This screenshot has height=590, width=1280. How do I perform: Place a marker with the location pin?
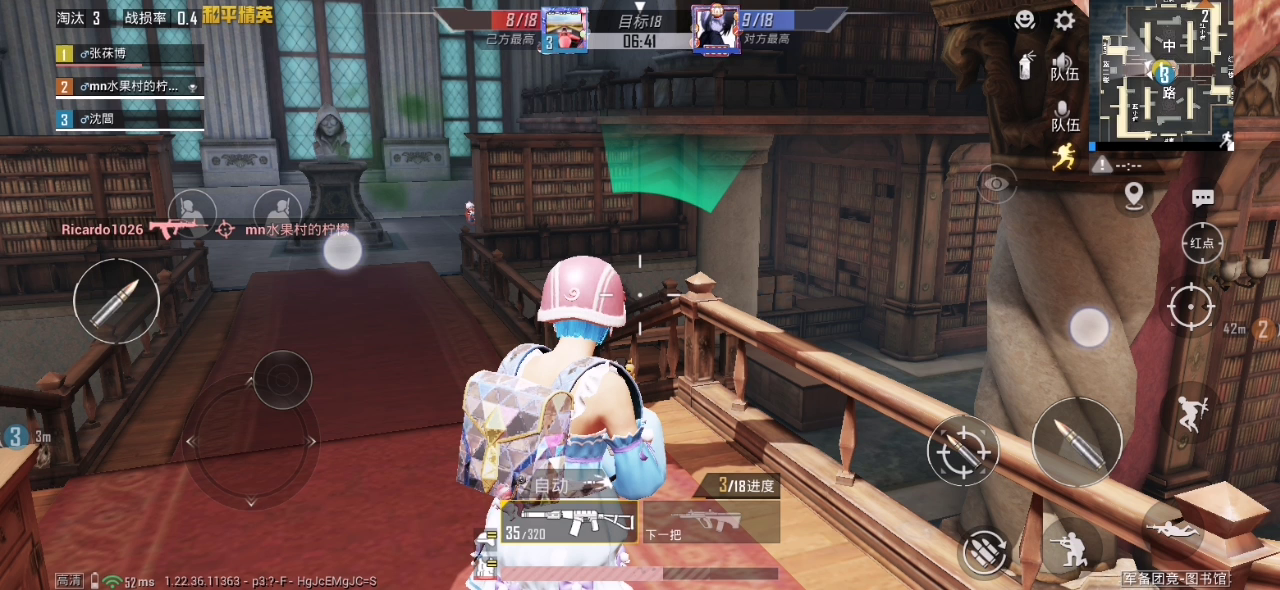pos(1133,194)
